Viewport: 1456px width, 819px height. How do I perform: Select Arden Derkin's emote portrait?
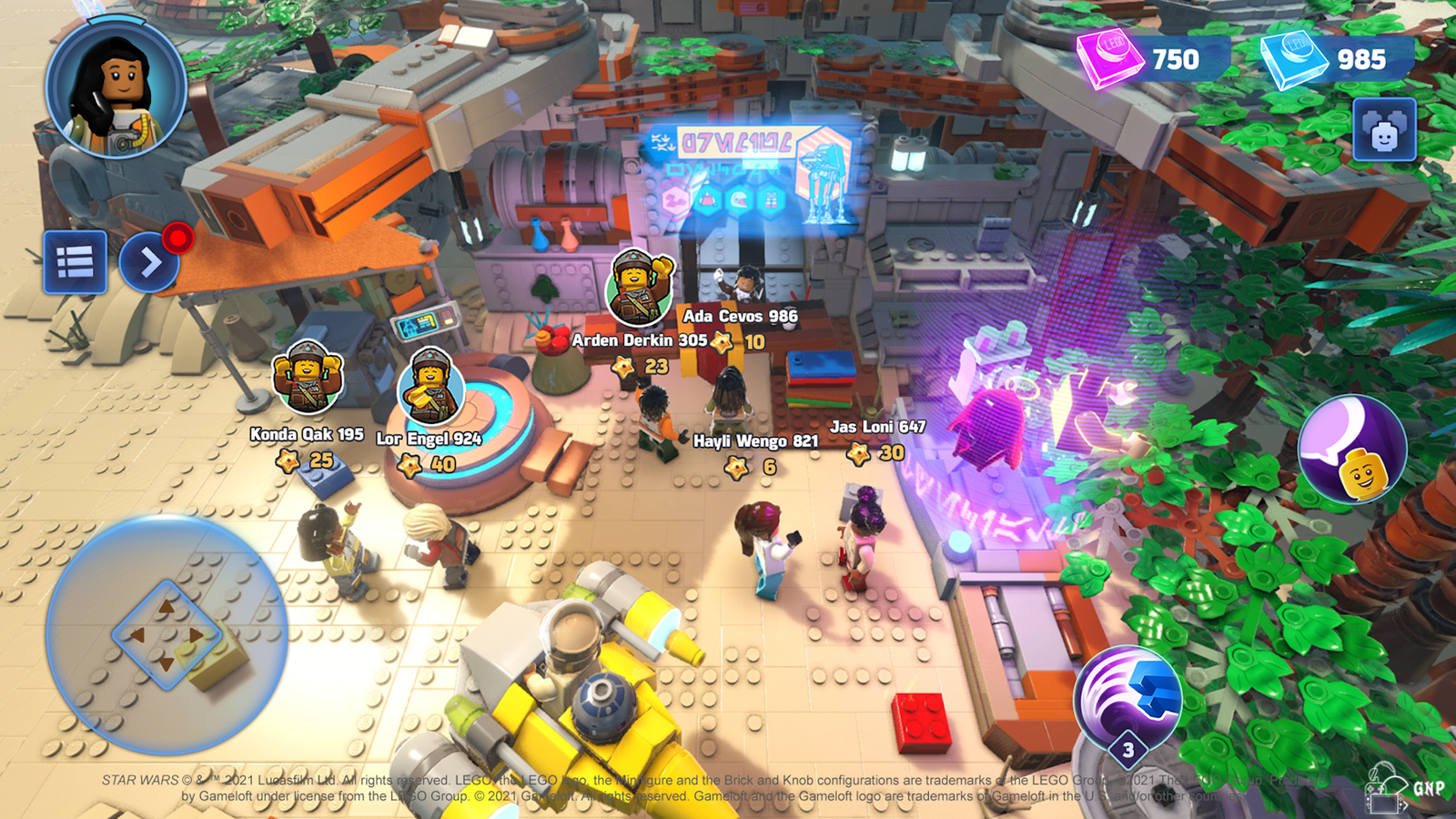(x=640, y=286)
